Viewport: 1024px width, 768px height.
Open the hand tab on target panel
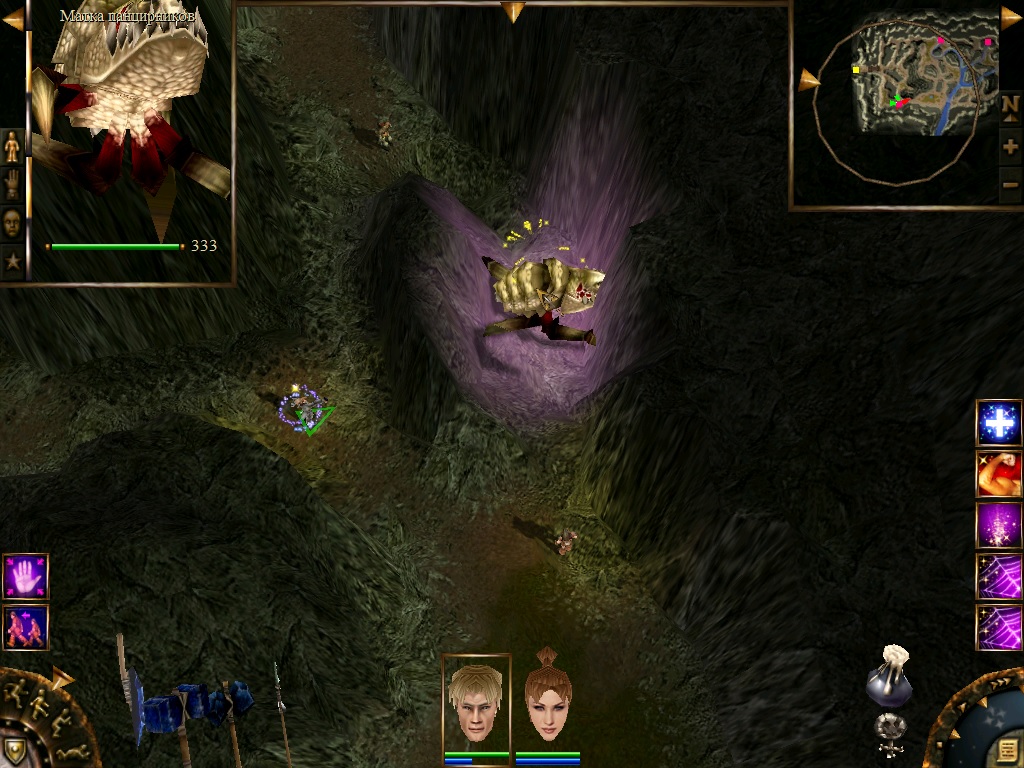pyautogui.click(x=12, y=184)
